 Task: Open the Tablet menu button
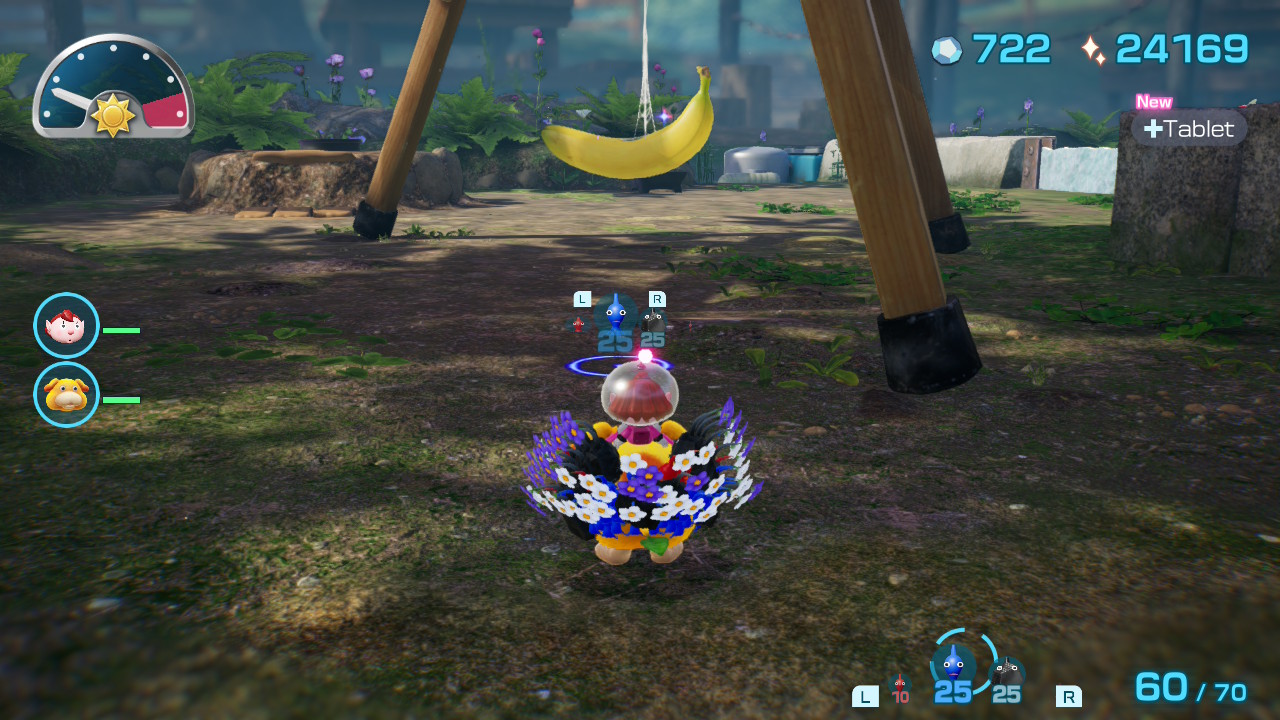[1190, 129]
